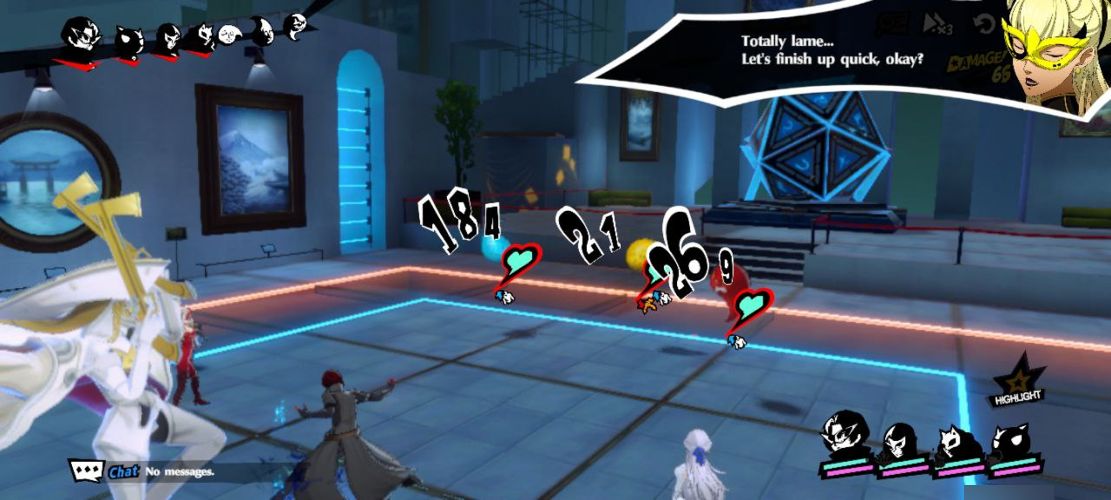Image resolution: width=1111 pixels, height=500 pixels.
Task: Click the circular arrow auto-battle icon
Action: (985, 24)
